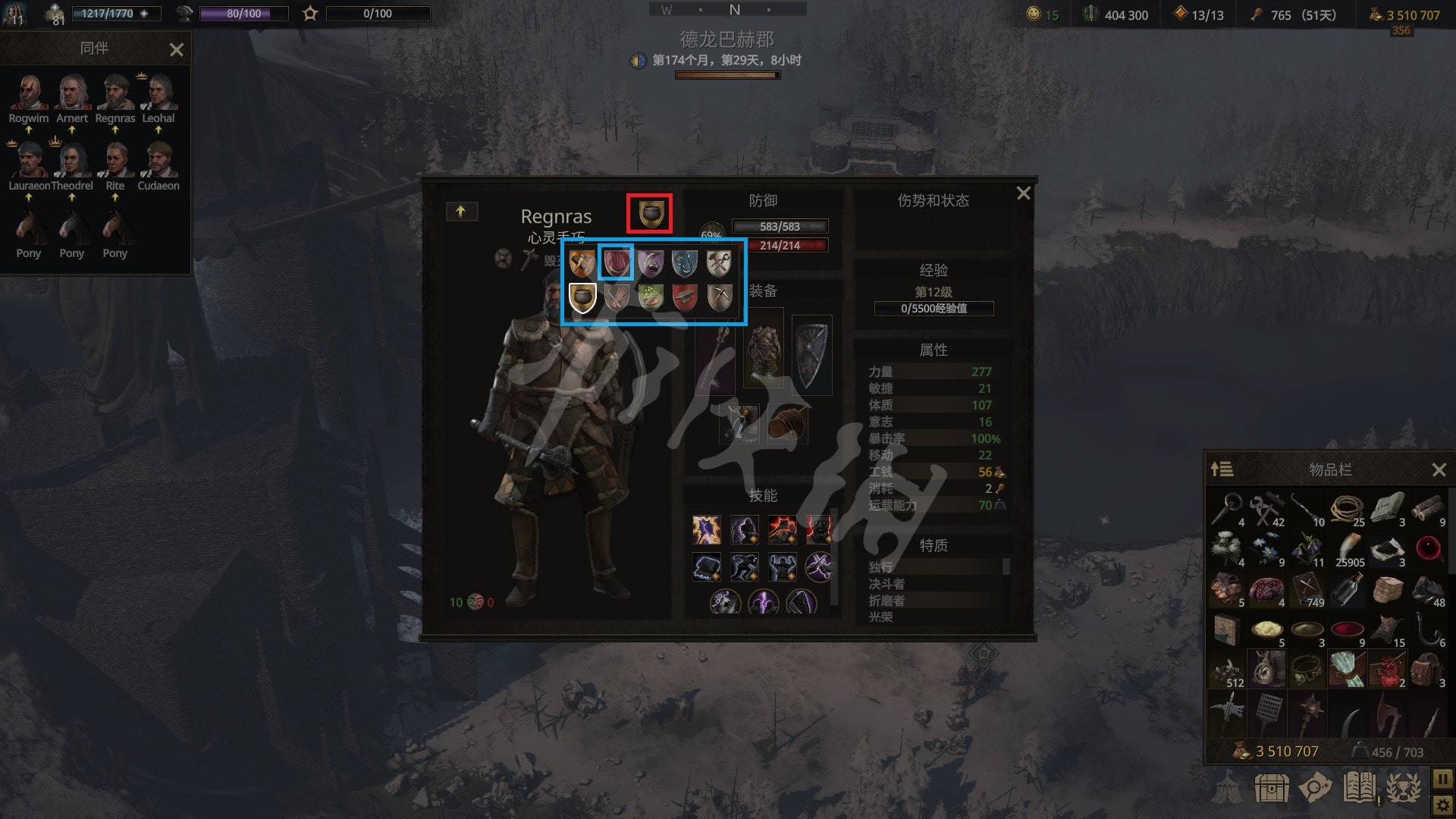Choose the miner pickaxe profession
1456x819 pixels.
tap(719, 297)
